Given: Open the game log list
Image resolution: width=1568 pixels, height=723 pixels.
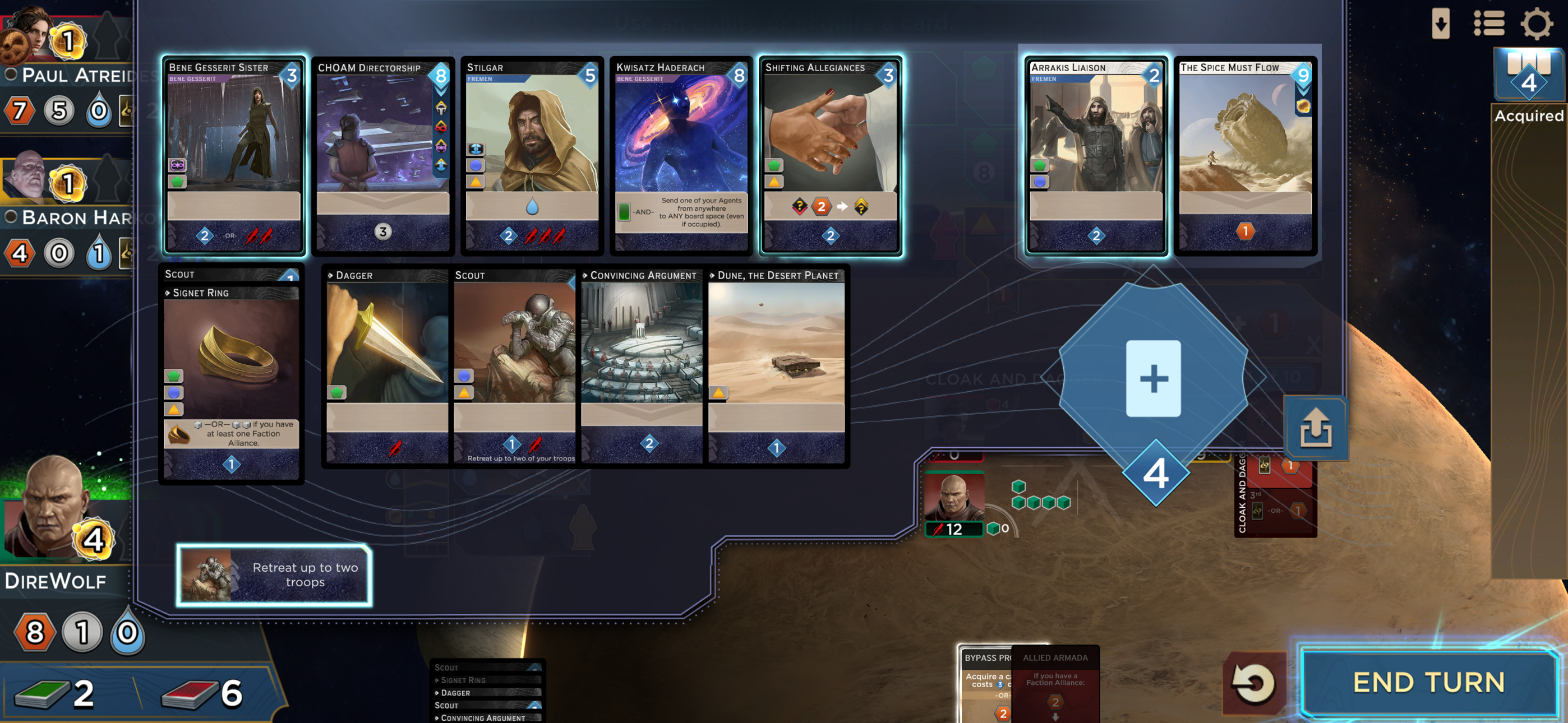Looking at the screenshot, I should pyautogui.click(x=1489, y=24).
